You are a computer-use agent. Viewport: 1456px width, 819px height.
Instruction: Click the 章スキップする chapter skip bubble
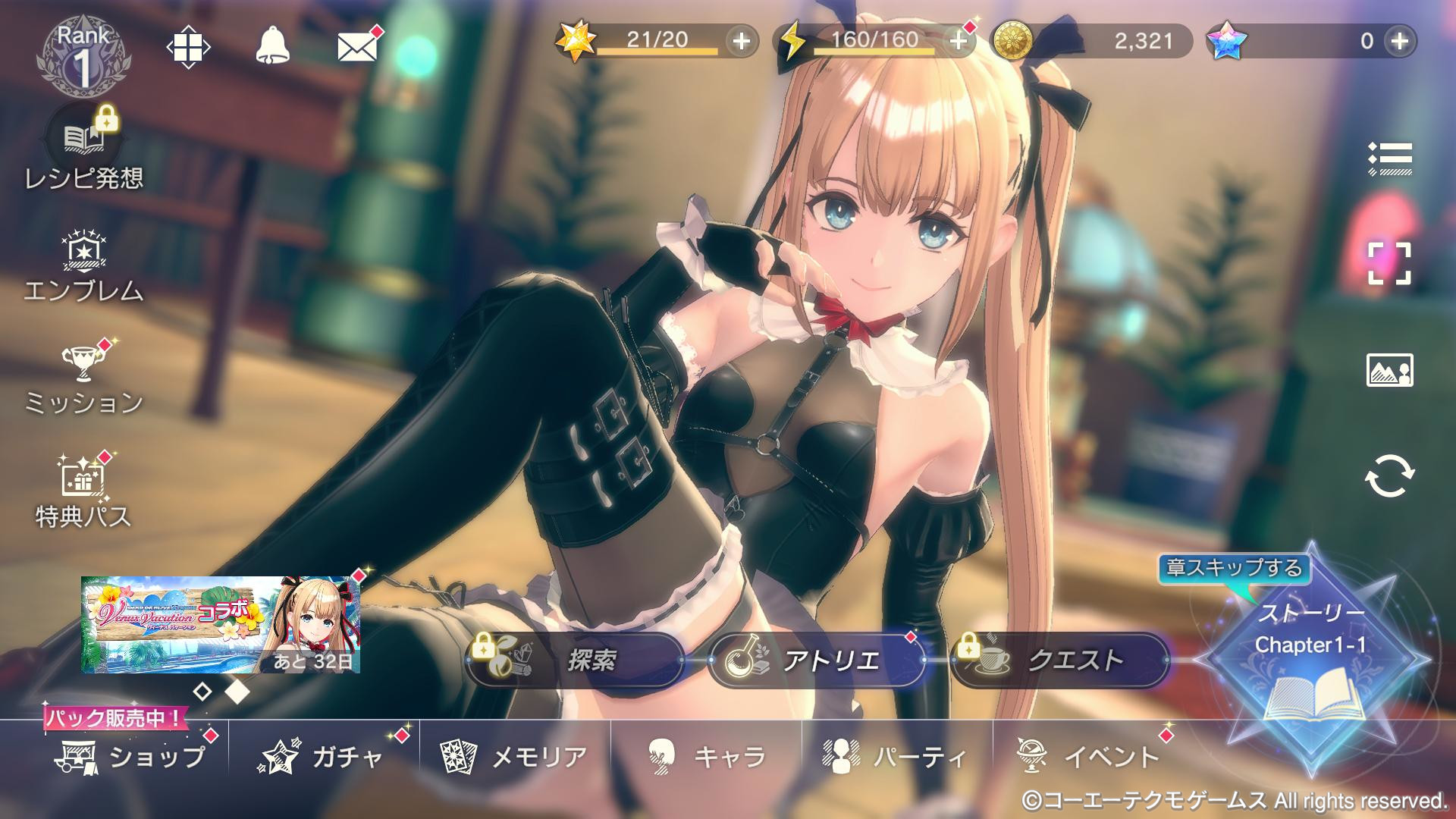[1234, 568]
